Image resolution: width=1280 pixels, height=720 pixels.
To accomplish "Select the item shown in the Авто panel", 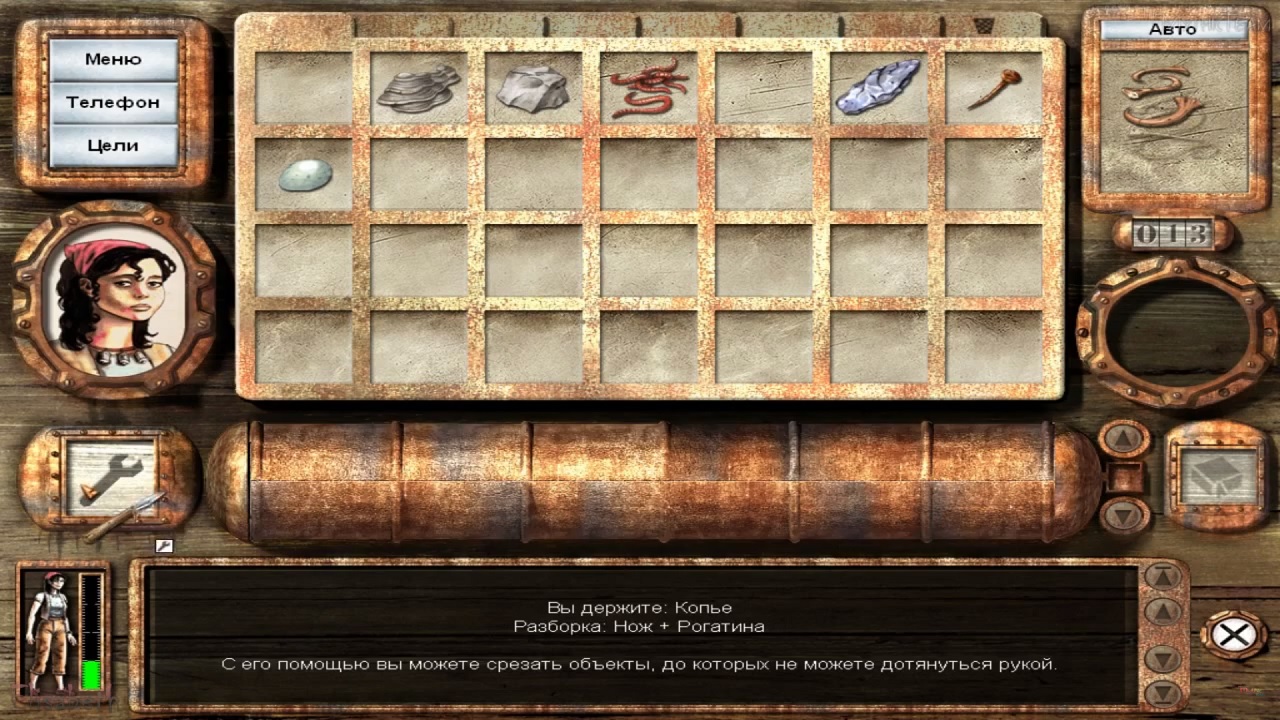I will coord(1160,100).
